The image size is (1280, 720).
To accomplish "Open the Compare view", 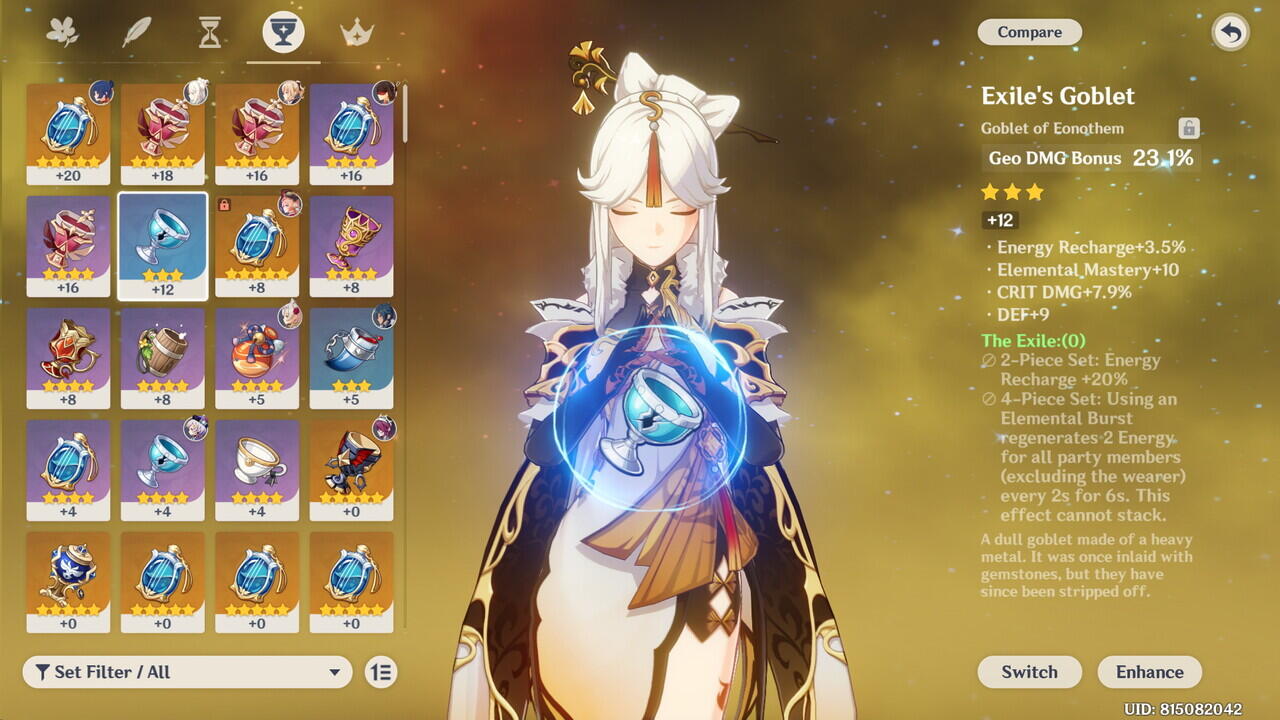I will (x=1029, y=32).
